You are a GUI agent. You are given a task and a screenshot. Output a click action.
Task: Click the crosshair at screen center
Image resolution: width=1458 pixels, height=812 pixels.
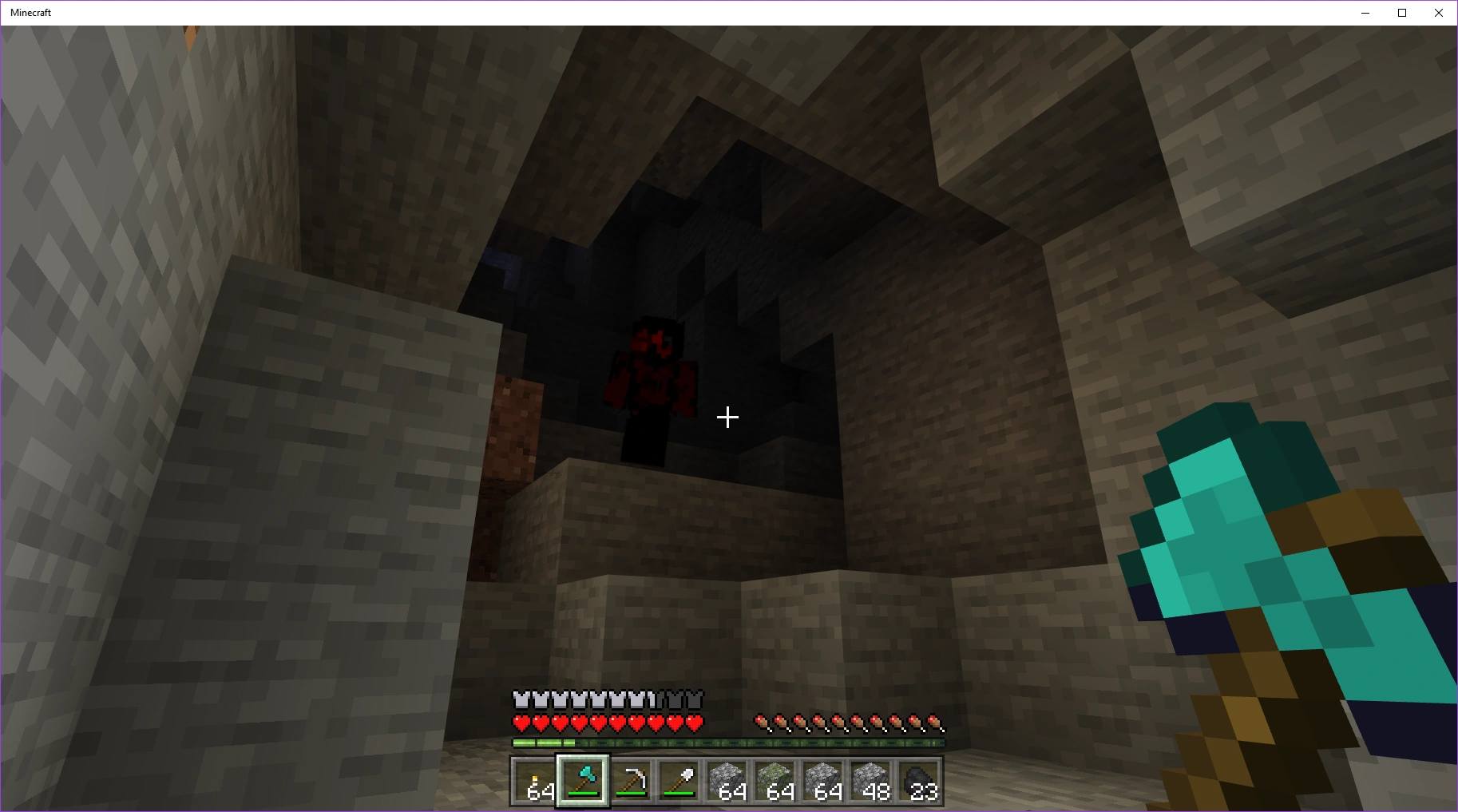[727, 416]
